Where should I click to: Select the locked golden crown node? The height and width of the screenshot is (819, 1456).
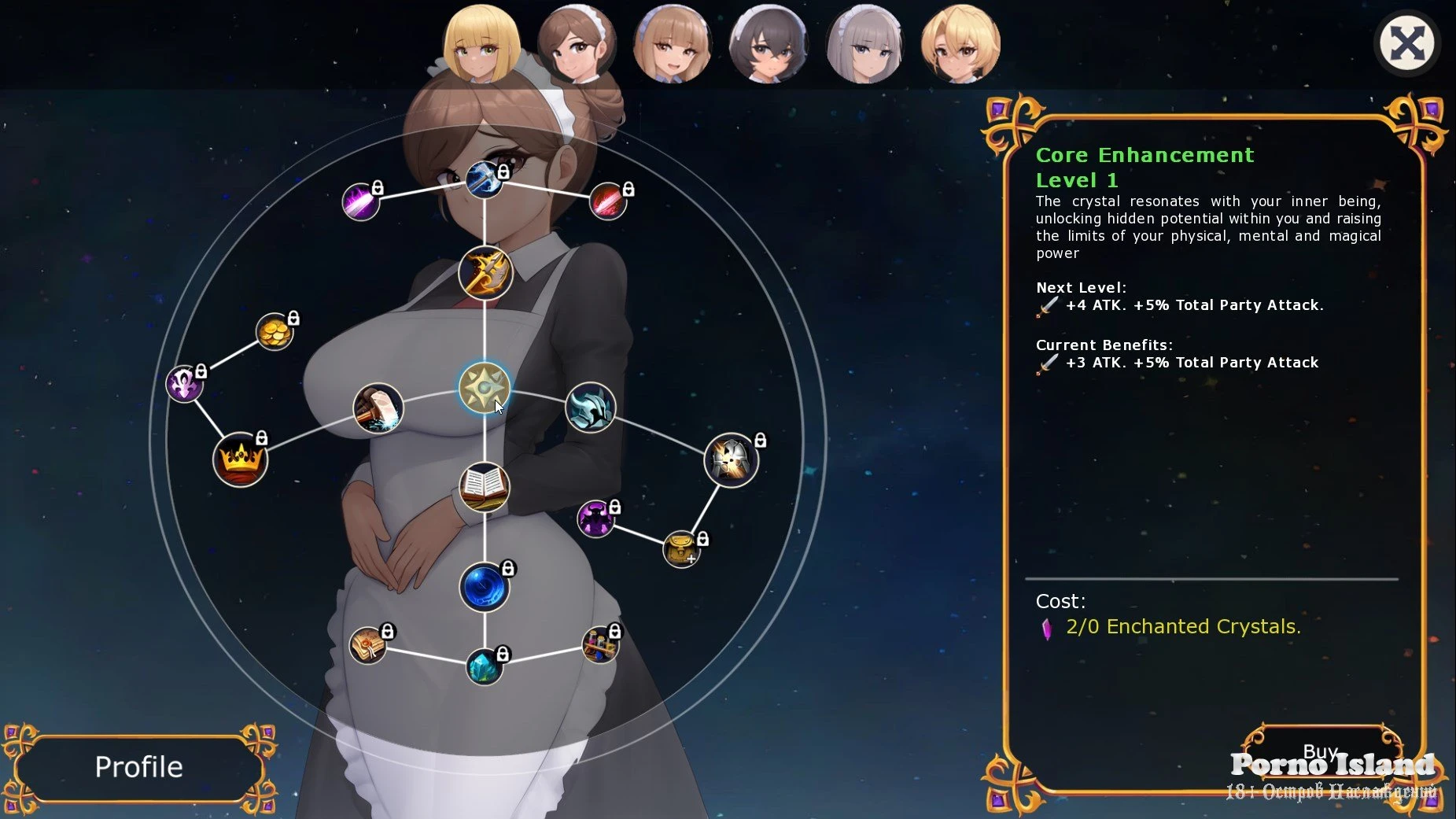(241, 459)
